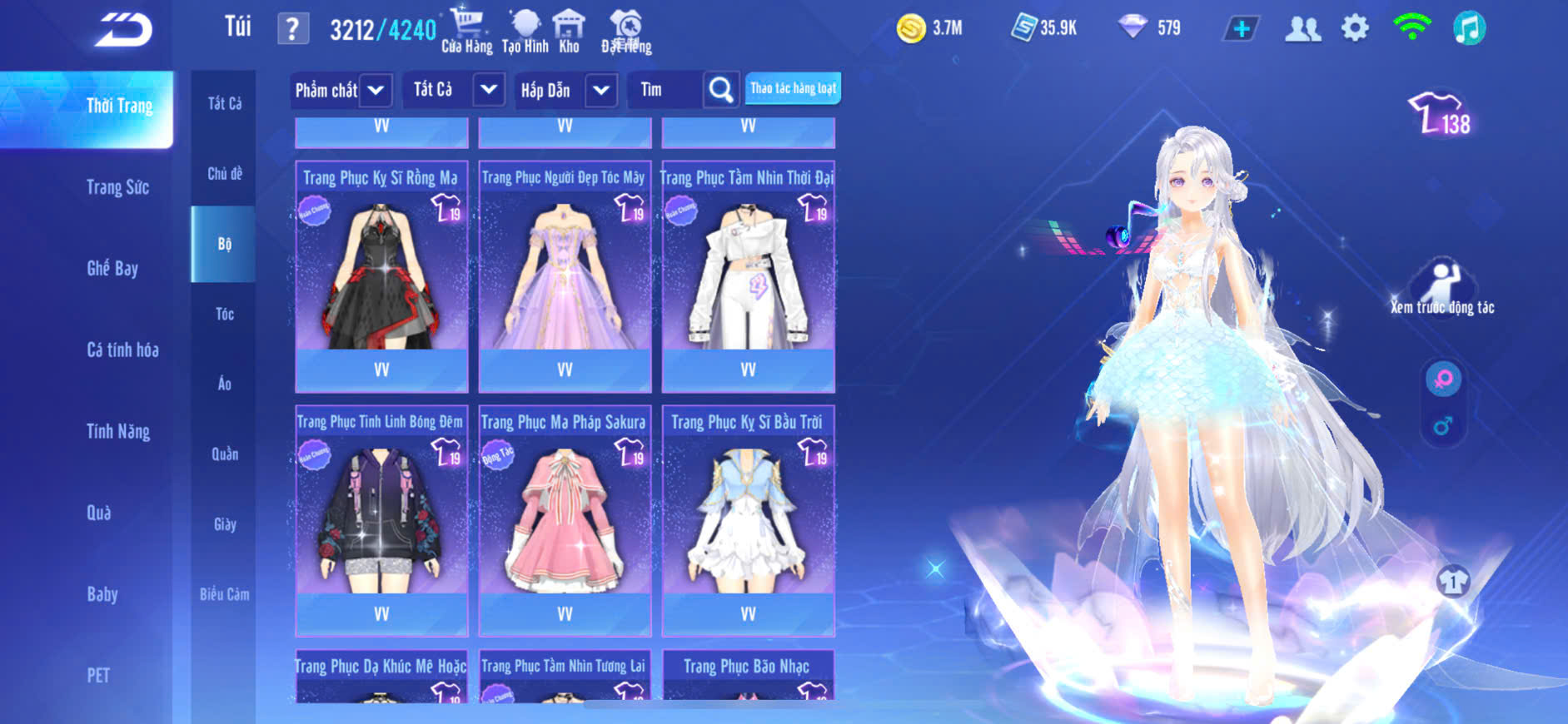Open the Kho storage
This screenshot has width=1568, height=724.
click(x=569, y=31)
